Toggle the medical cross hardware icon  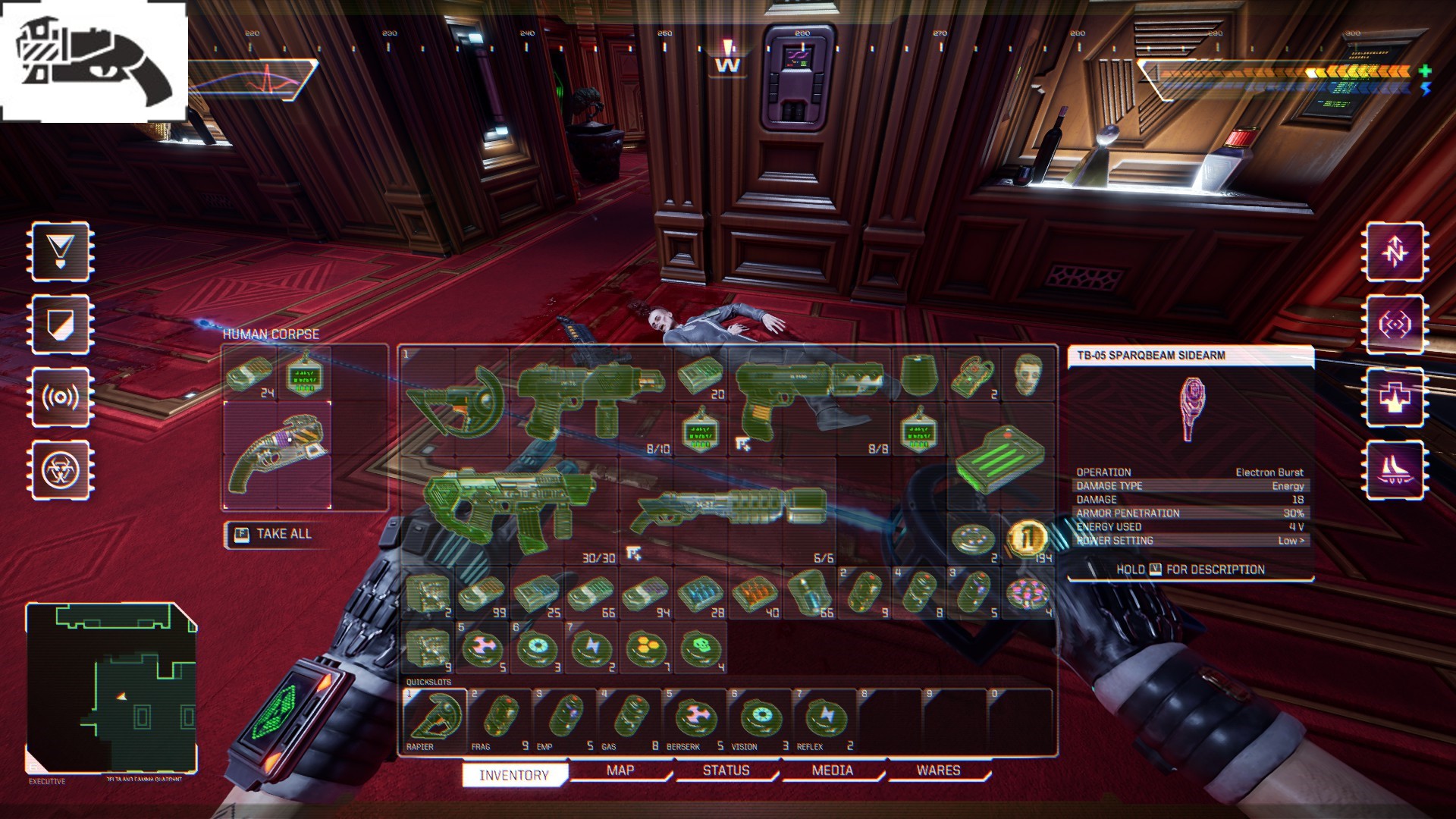[1395, 397]
